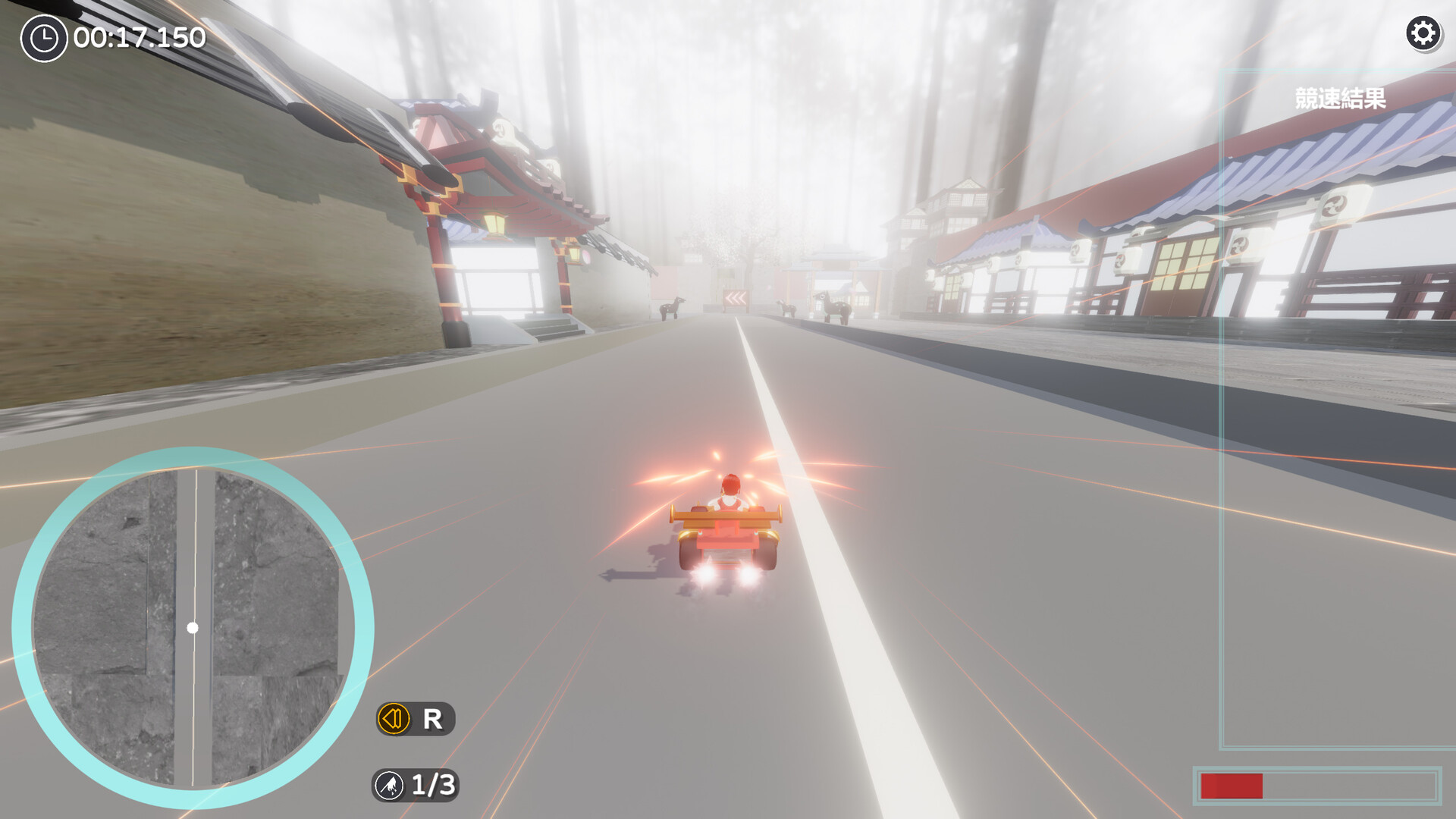Click the white player dot on the minimap
The width and height of the screenshot is (1456, 819).
click(192, 627)
